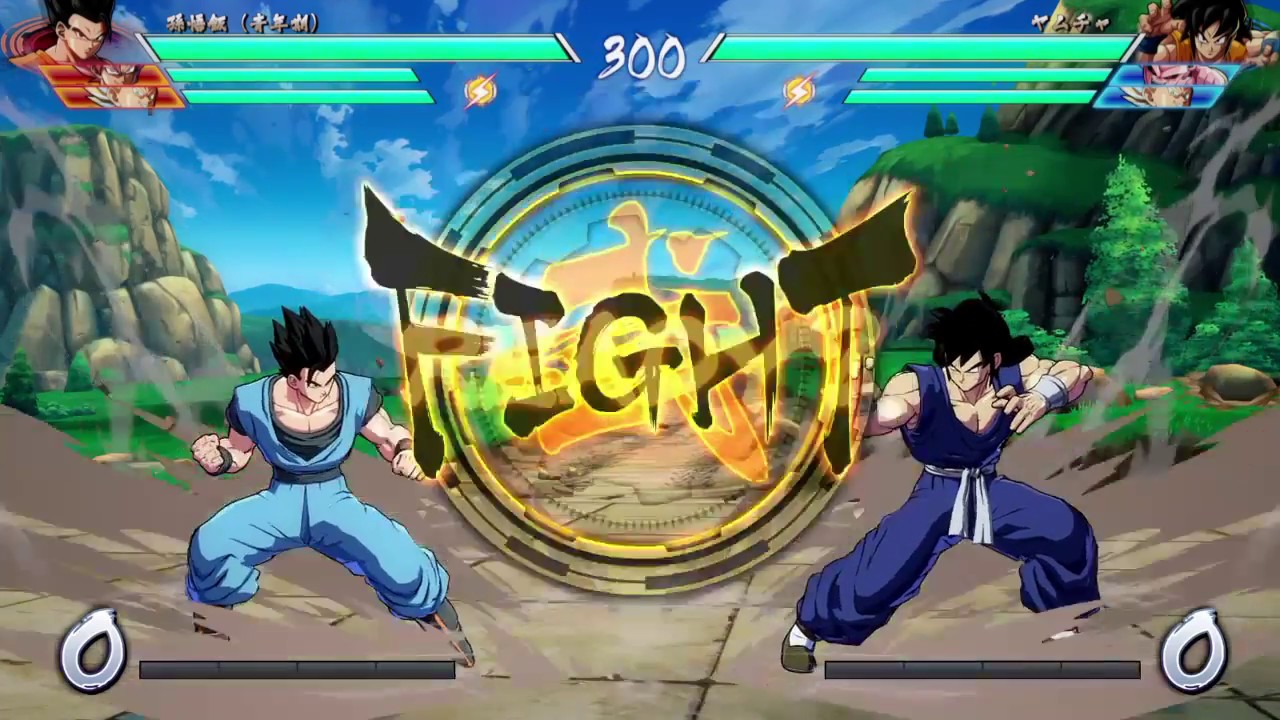Click the left Sparking Blast lightning icon

click(483, 91)
